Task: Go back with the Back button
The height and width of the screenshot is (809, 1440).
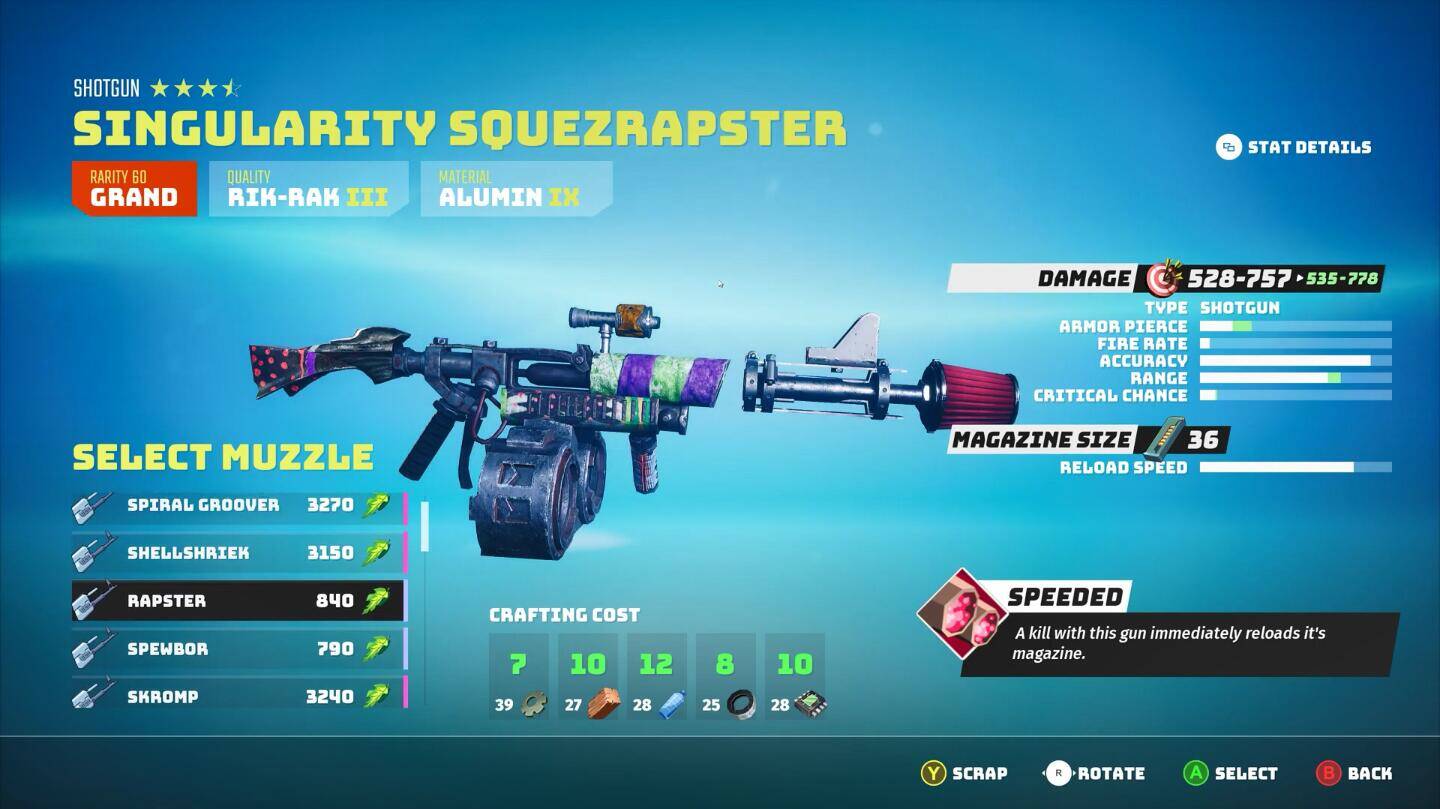Action: click(x=1354, y=773)
